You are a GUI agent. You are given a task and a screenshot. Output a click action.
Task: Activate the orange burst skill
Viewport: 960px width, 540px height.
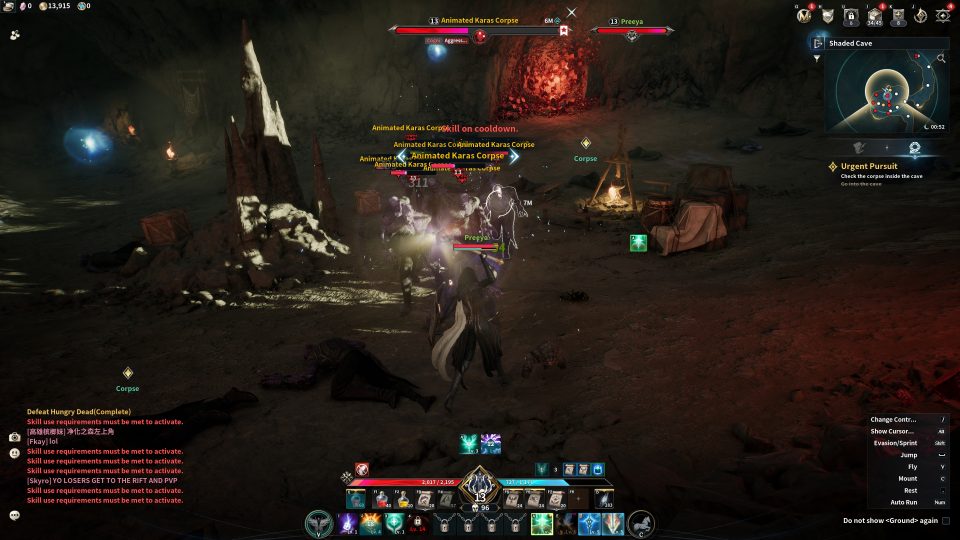click(x=370, y=523)
